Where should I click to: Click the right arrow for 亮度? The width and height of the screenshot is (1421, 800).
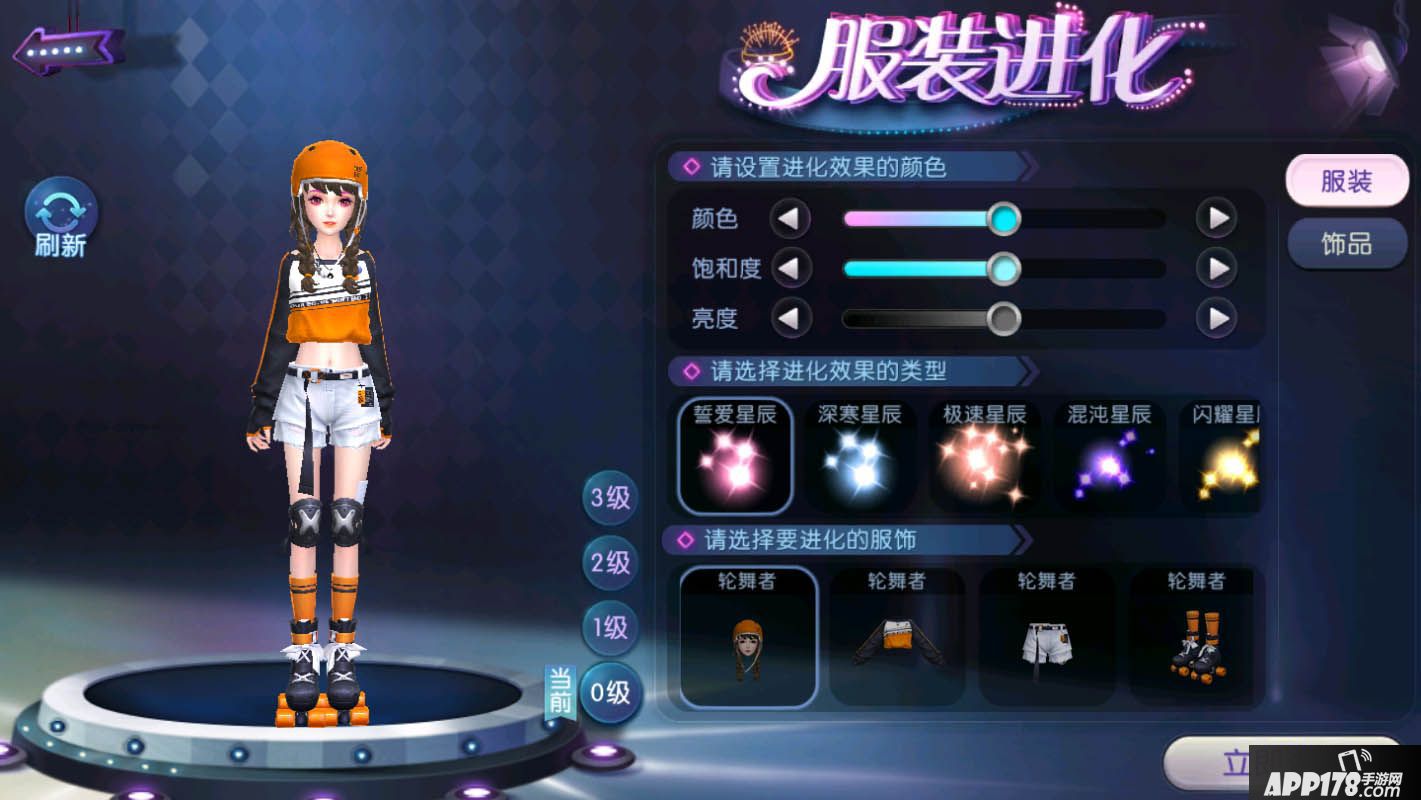pos(1216,318)
